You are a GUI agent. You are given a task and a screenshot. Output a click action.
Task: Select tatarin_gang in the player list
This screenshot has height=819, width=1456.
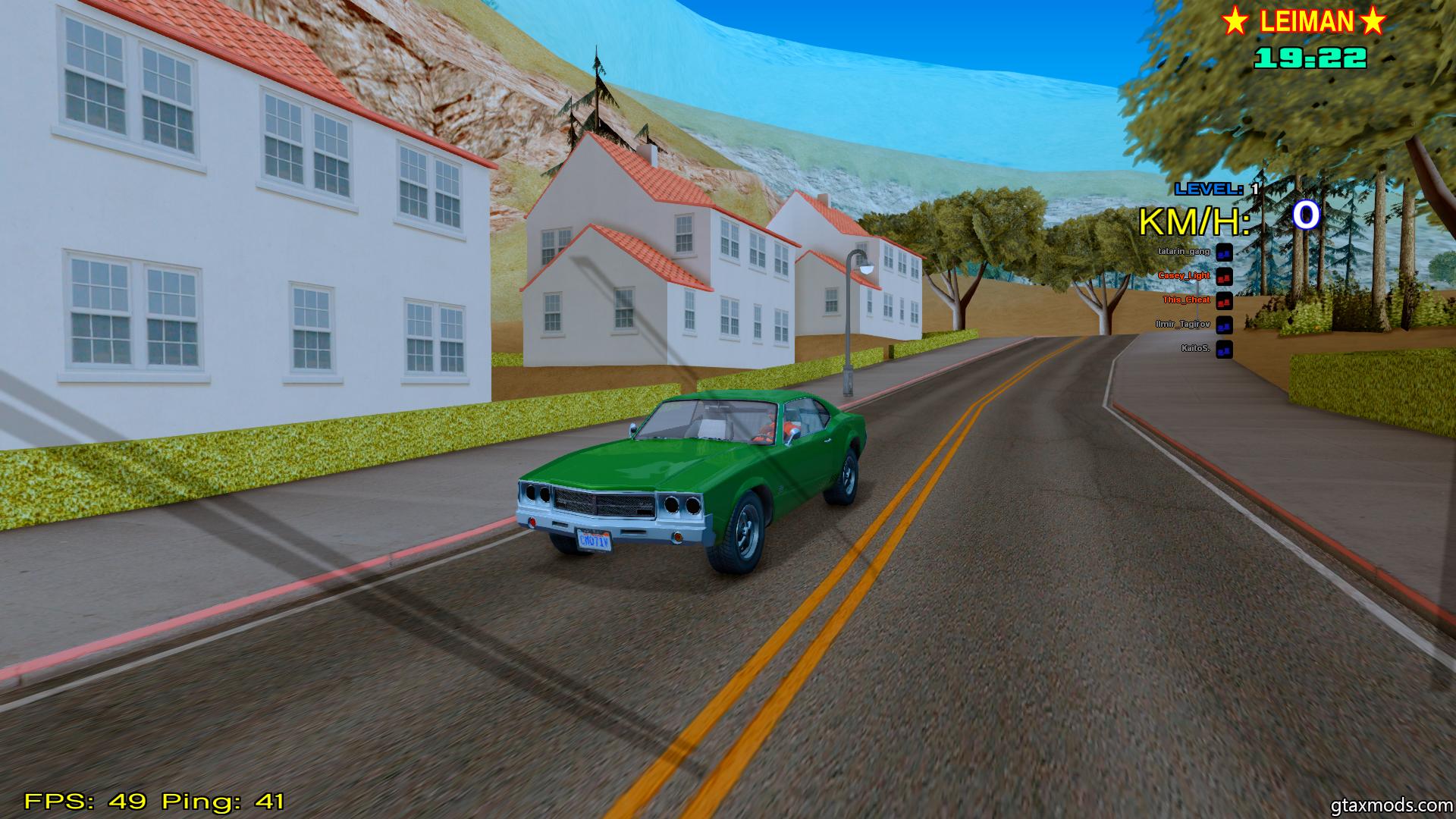coord(1184,251)
